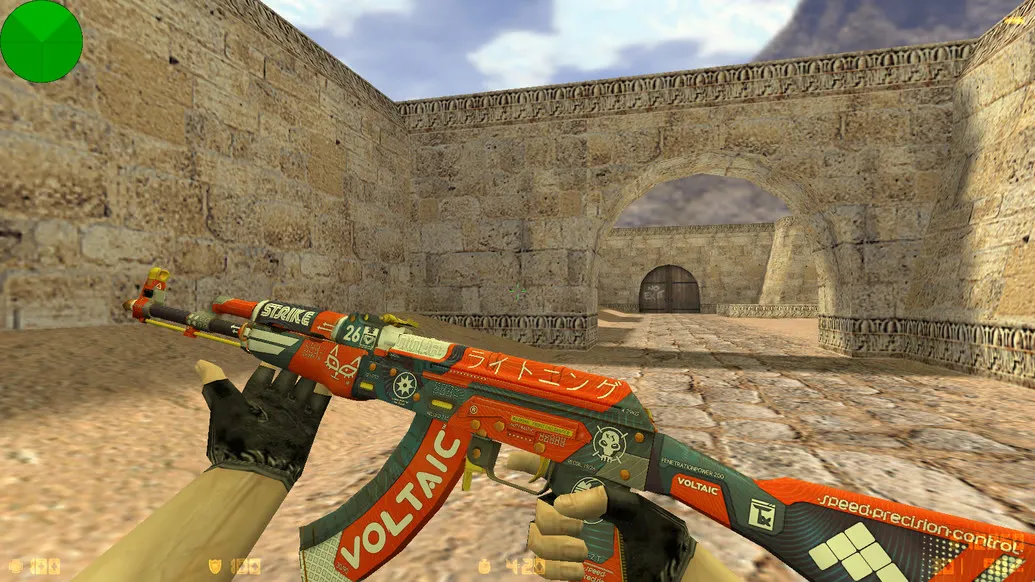Click the green circular radar

[41, 41]
